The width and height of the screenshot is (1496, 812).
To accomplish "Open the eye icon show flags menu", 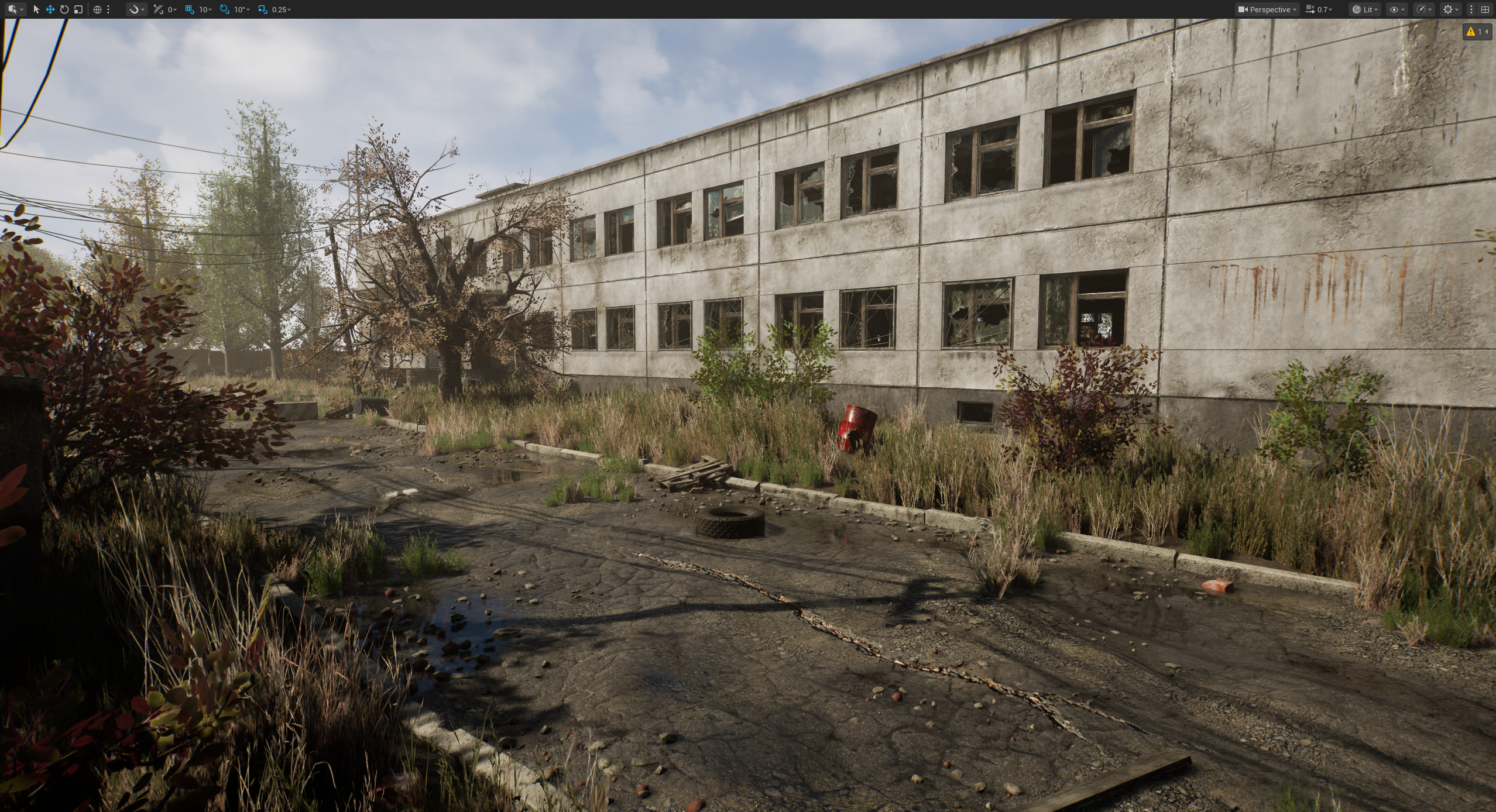I will 1396,9.
